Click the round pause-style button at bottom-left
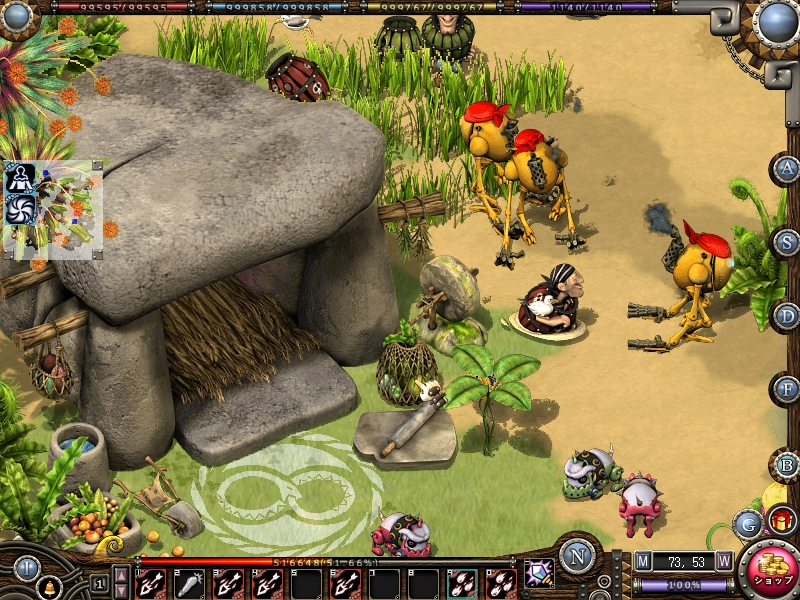Viewport: 800px width, 600px height. click(x=25, y=567)
